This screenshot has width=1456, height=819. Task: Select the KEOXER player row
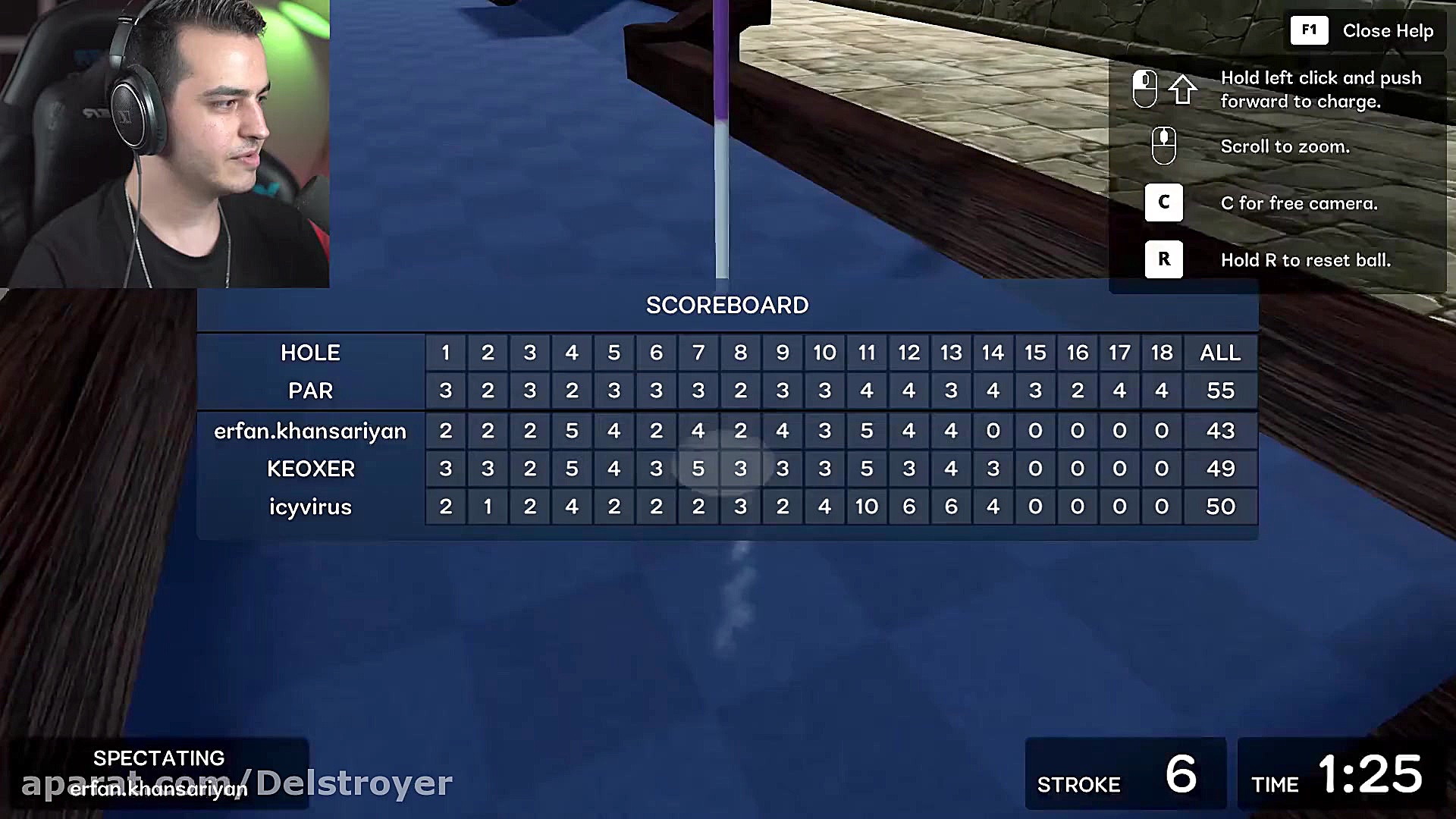310,469
